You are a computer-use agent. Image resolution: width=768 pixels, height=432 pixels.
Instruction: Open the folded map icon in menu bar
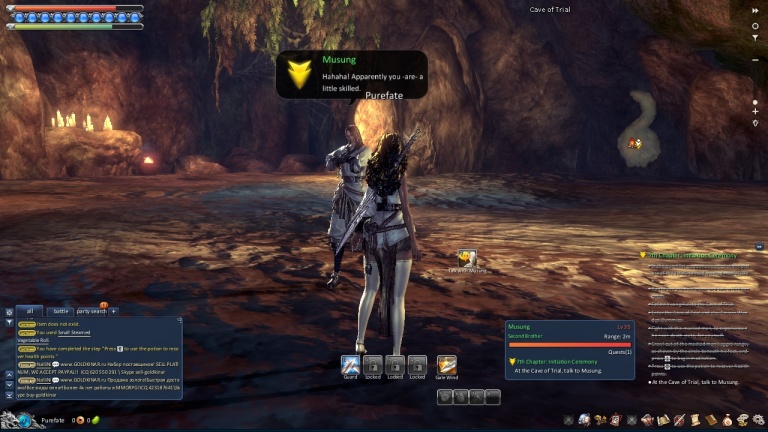pyautogui.click(x=662, y=420)
